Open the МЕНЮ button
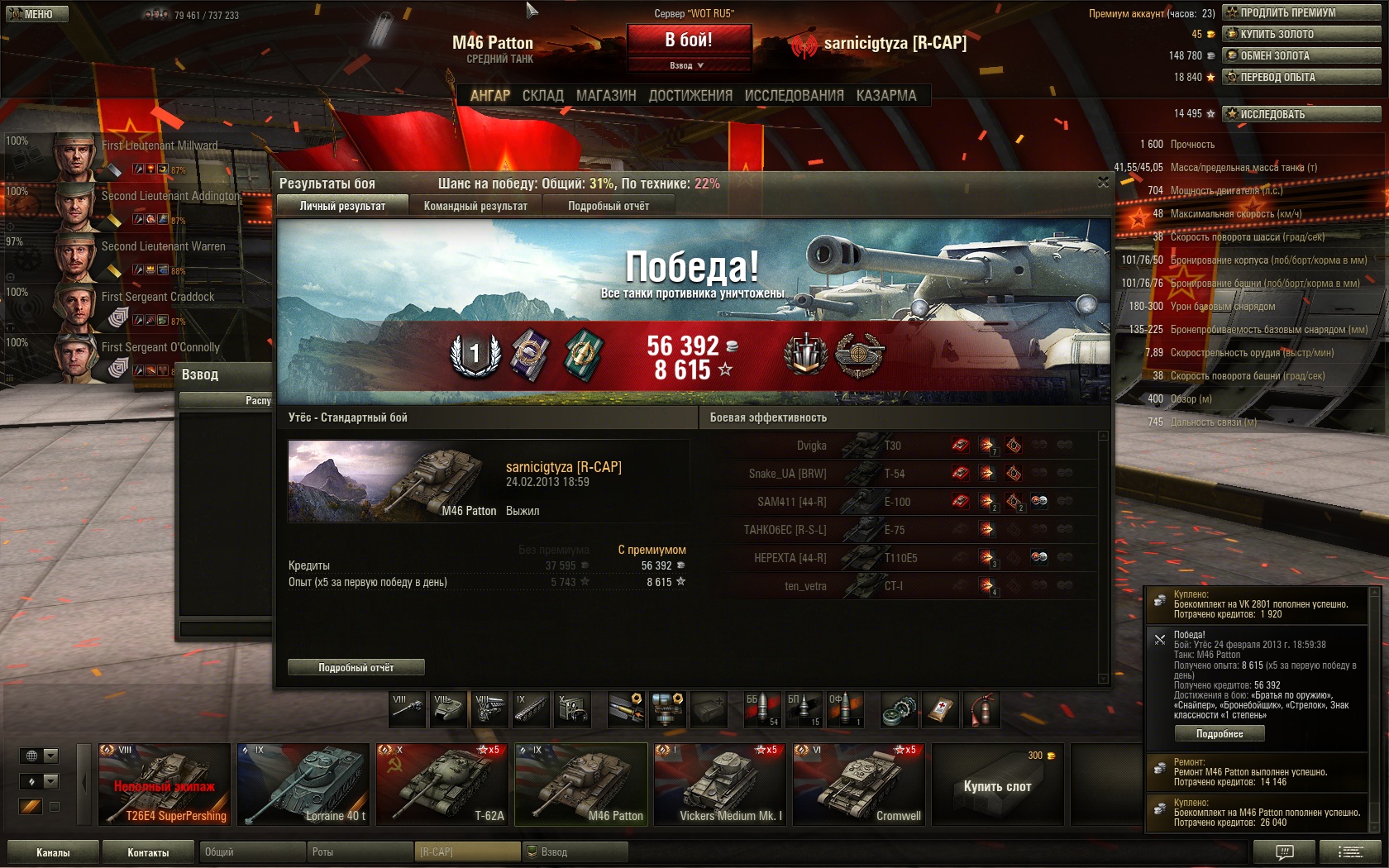This screenshot has width=1389, height=868. tap(35, 14)
